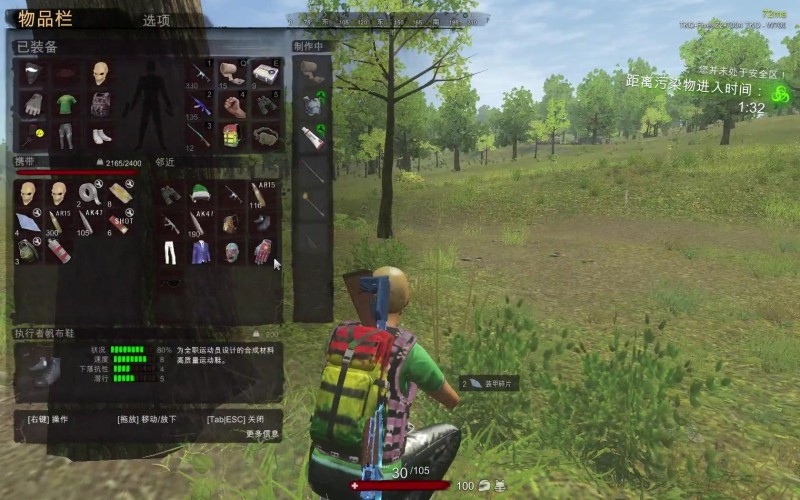Pick up the nearby blue suit jacket
The width and height of the screenshot is (800, 500).
point(201,251)
